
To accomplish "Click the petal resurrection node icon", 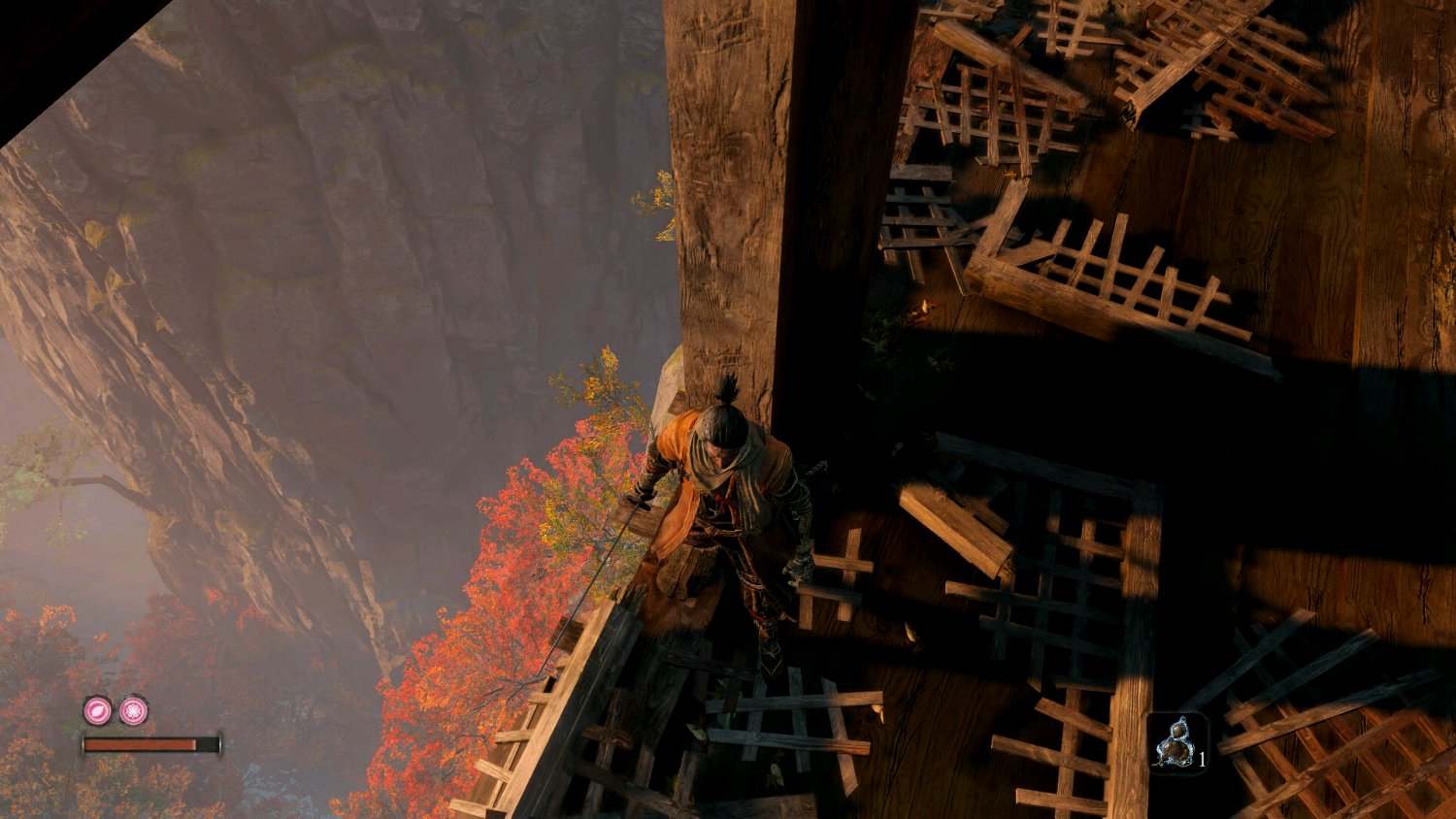I will [97, 711].
